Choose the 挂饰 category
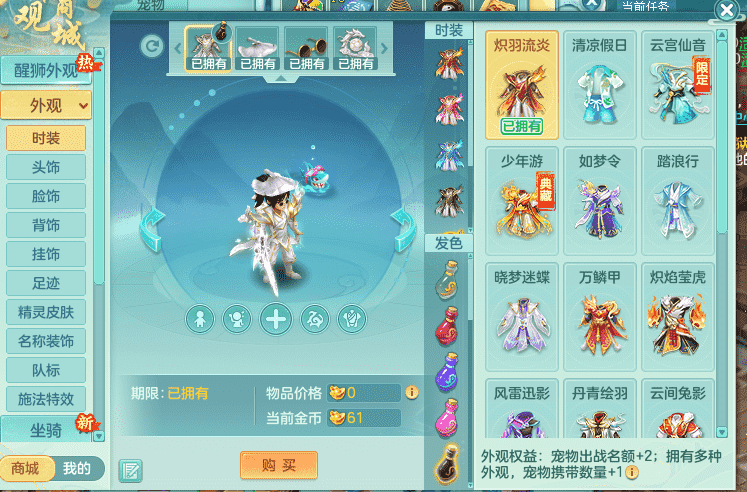This screenshot has height=492, width=747. [x=46, y=254]
